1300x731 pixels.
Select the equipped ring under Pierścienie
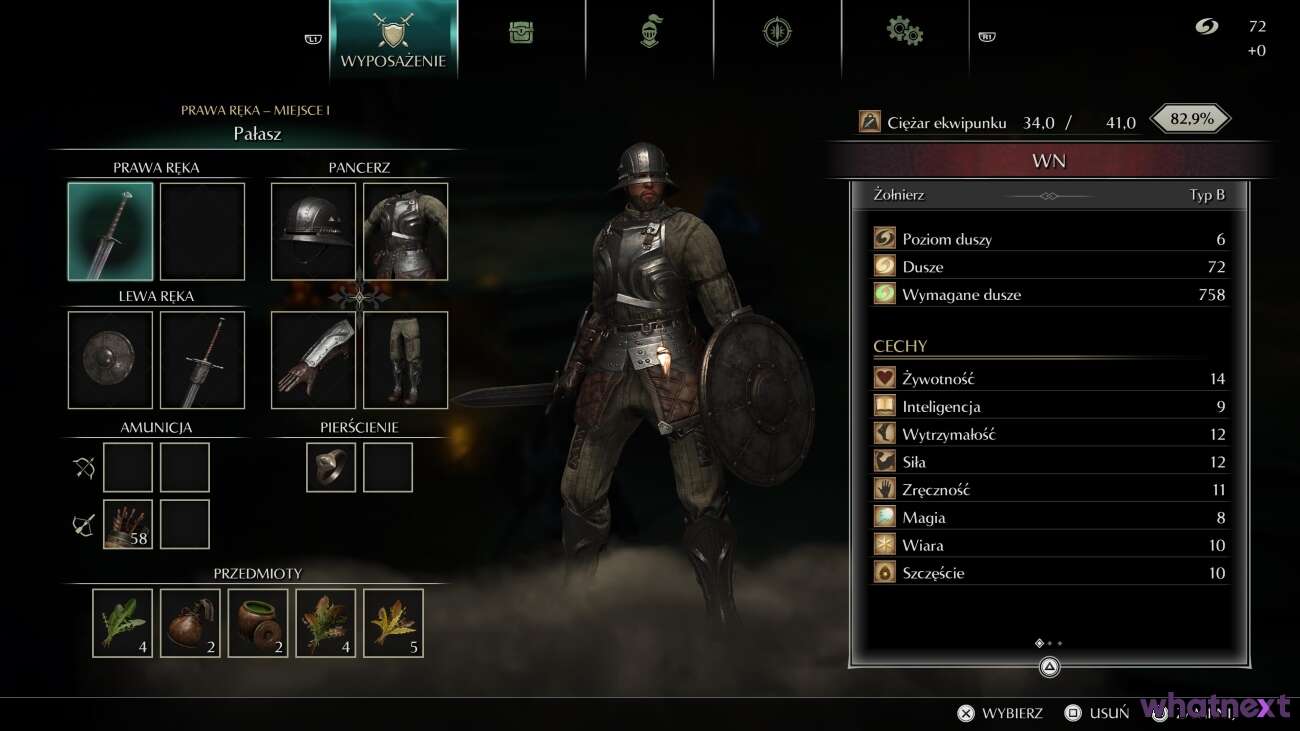coord(330,467)
